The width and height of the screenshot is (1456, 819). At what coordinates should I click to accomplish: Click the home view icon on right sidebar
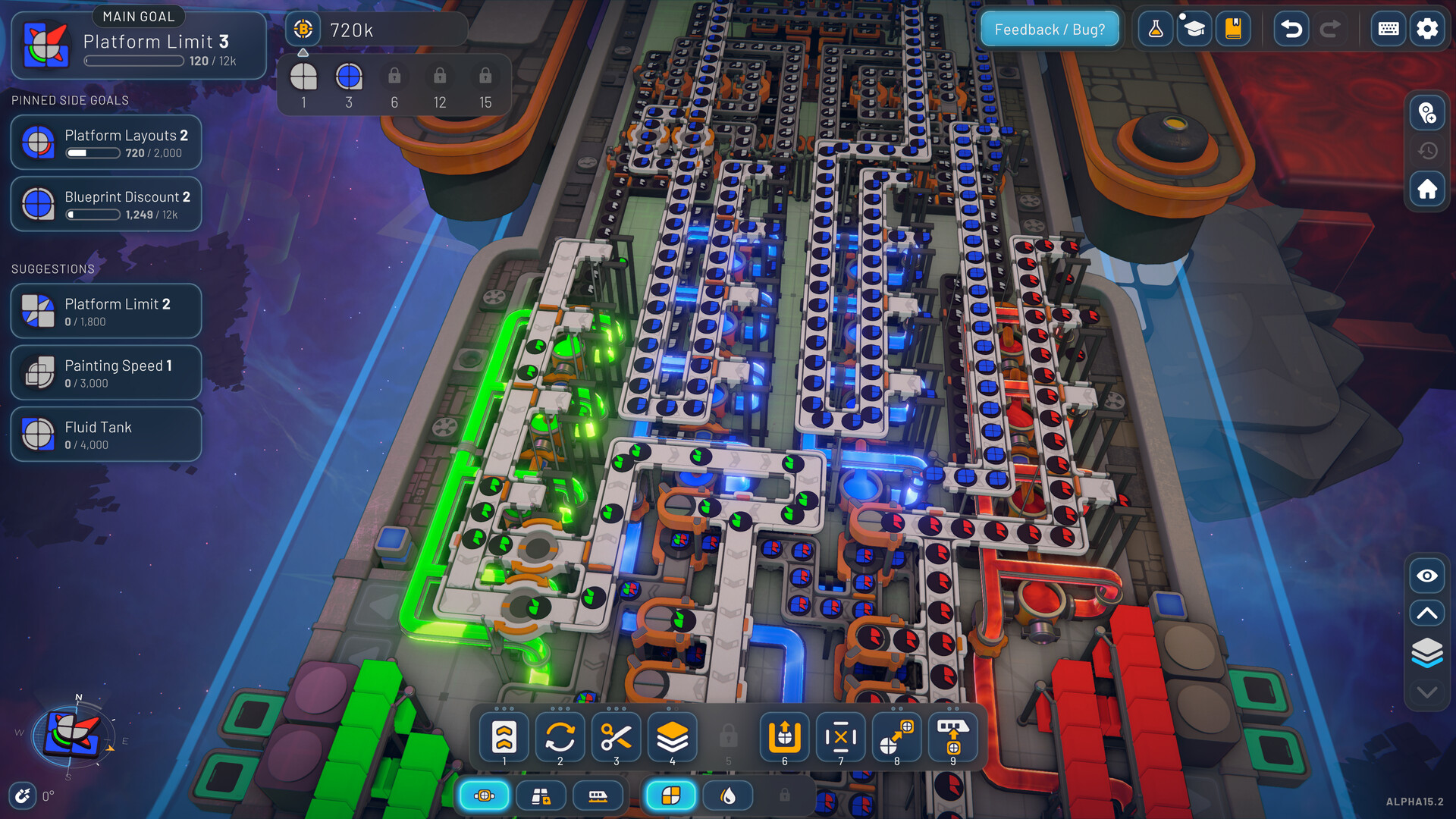click(1426, 189)
